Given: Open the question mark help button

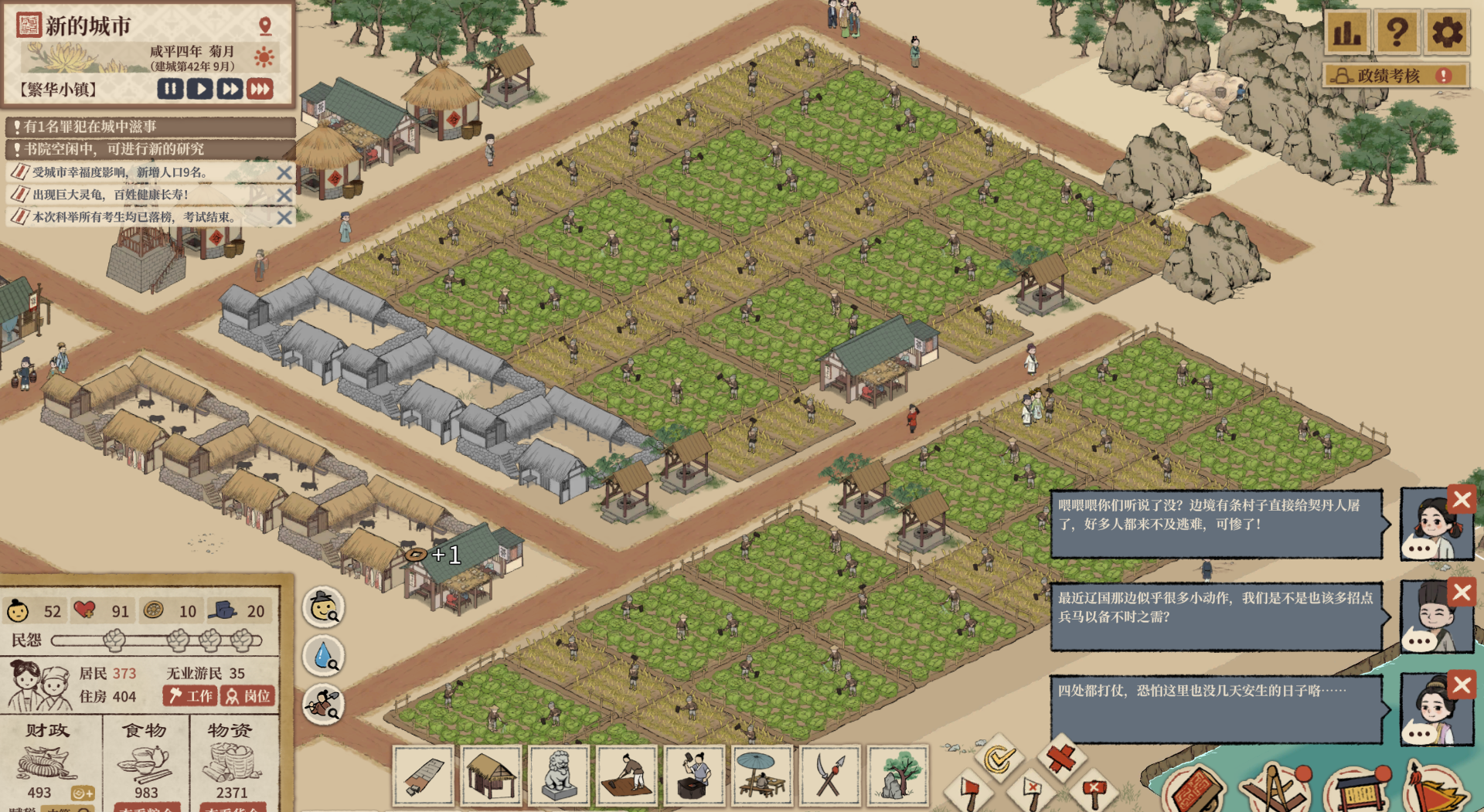Looking at the screenshot, I should click(x=1397, y=32).
